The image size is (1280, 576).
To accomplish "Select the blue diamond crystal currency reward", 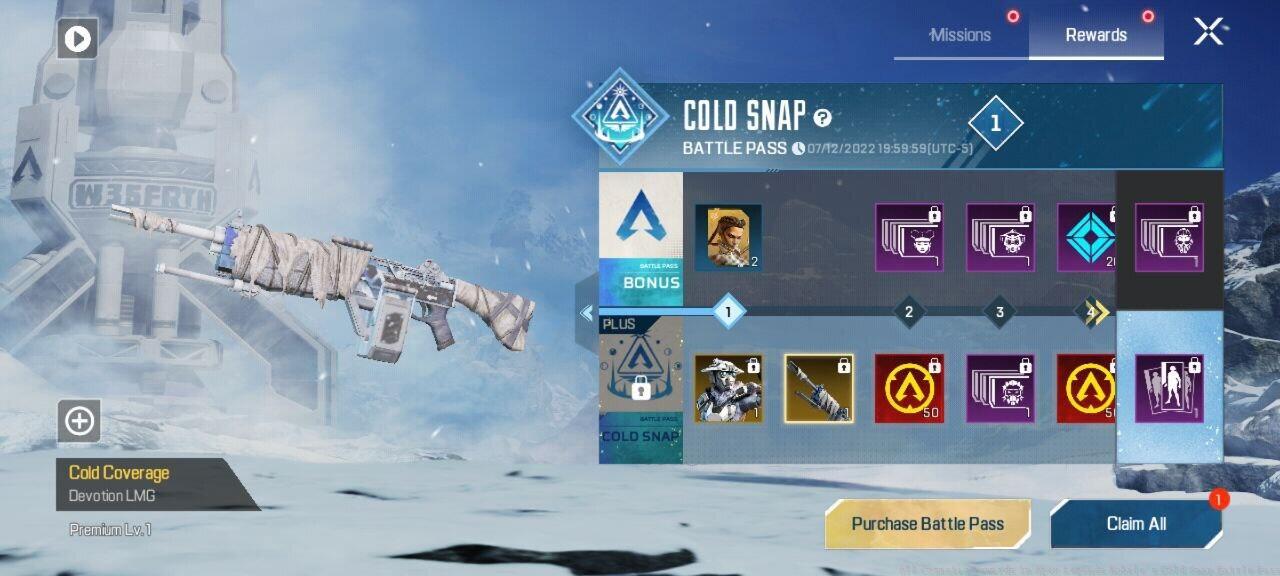I will point(1088,238).
